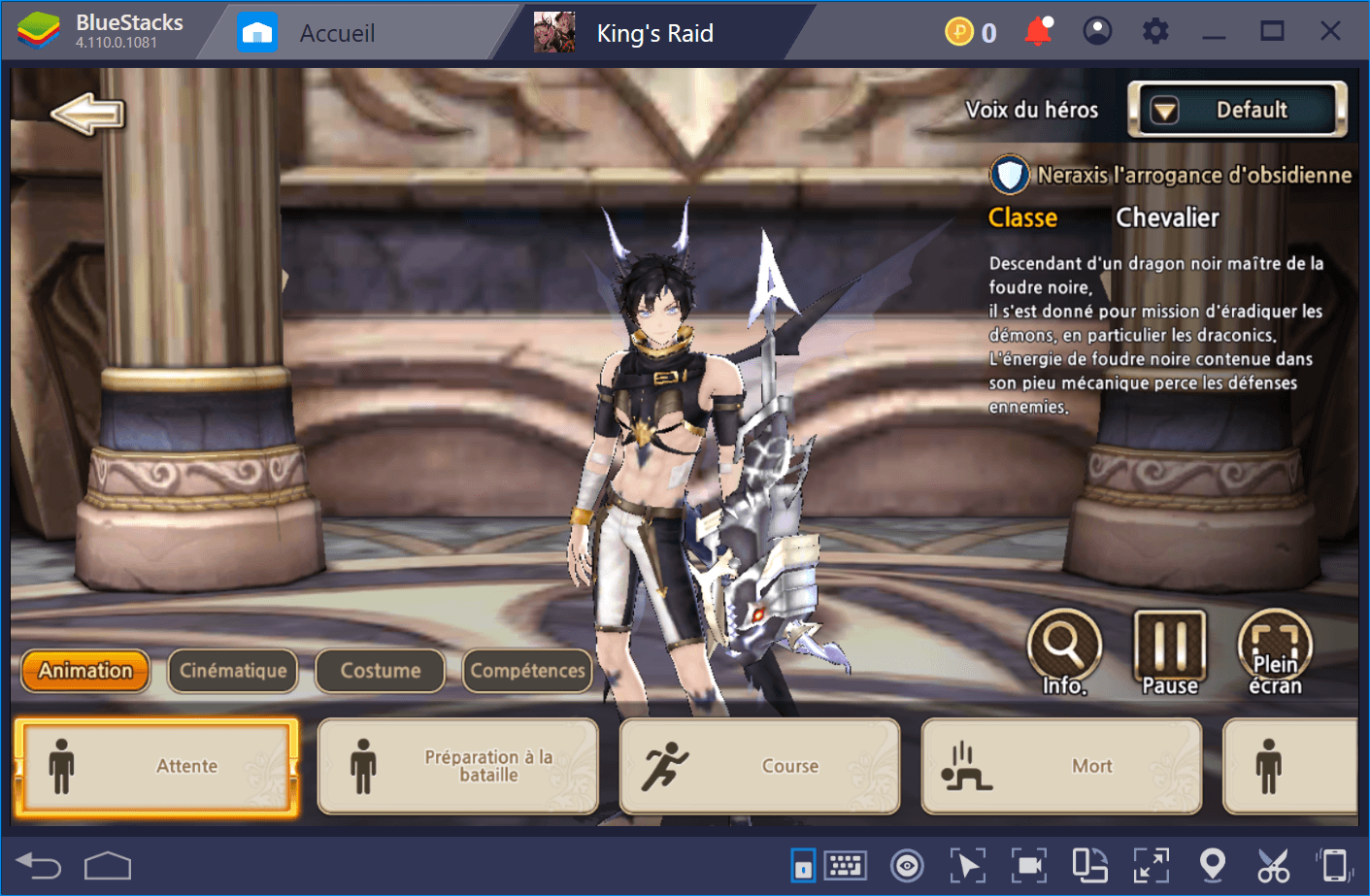
Task: Switch to the Animation tab
Action: [85, 671]
